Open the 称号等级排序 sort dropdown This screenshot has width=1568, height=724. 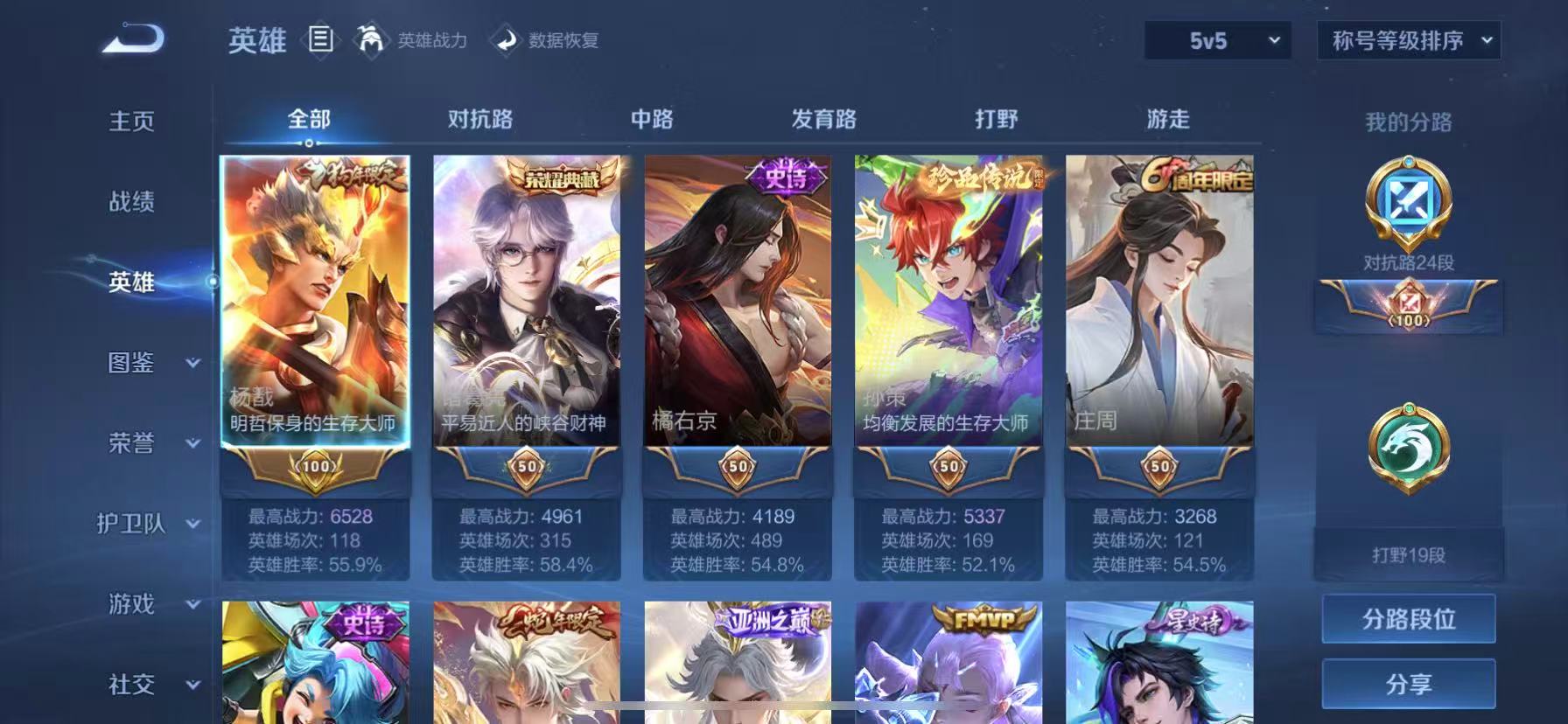point(1409,40)
